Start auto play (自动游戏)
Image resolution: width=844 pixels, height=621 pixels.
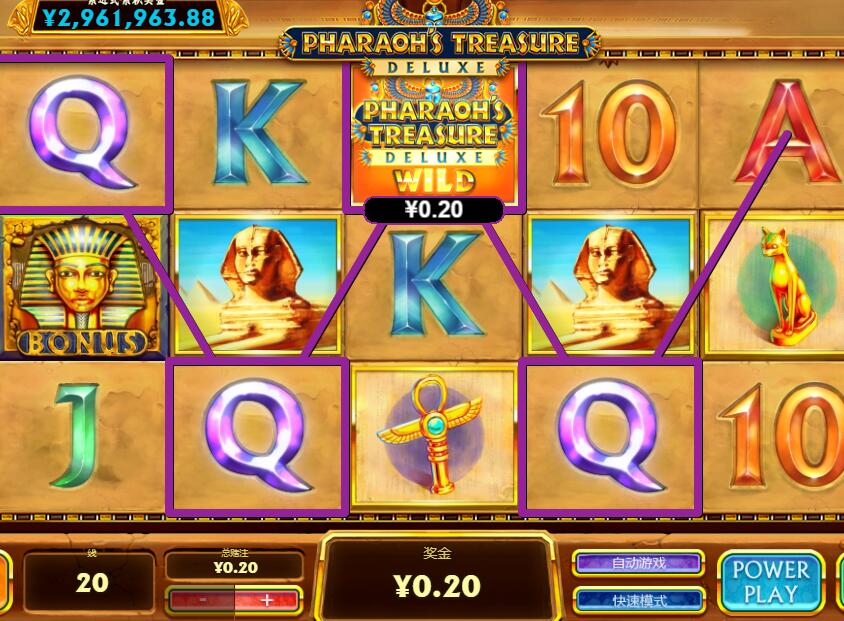pos(639,563)
